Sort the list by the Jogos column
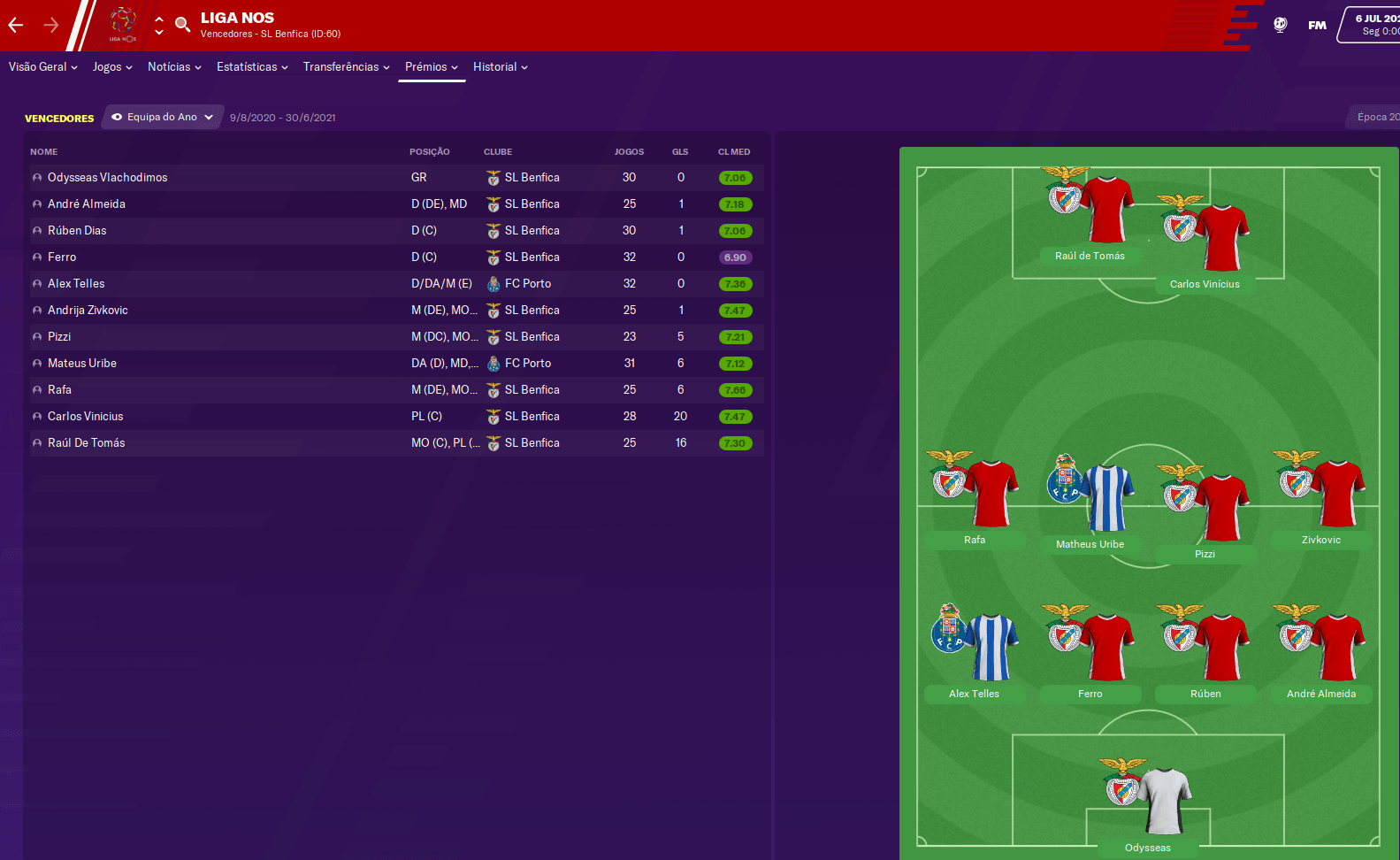The width and height of the screenshot is (1400, 860). pyautogui.click(x=629, y=152)
